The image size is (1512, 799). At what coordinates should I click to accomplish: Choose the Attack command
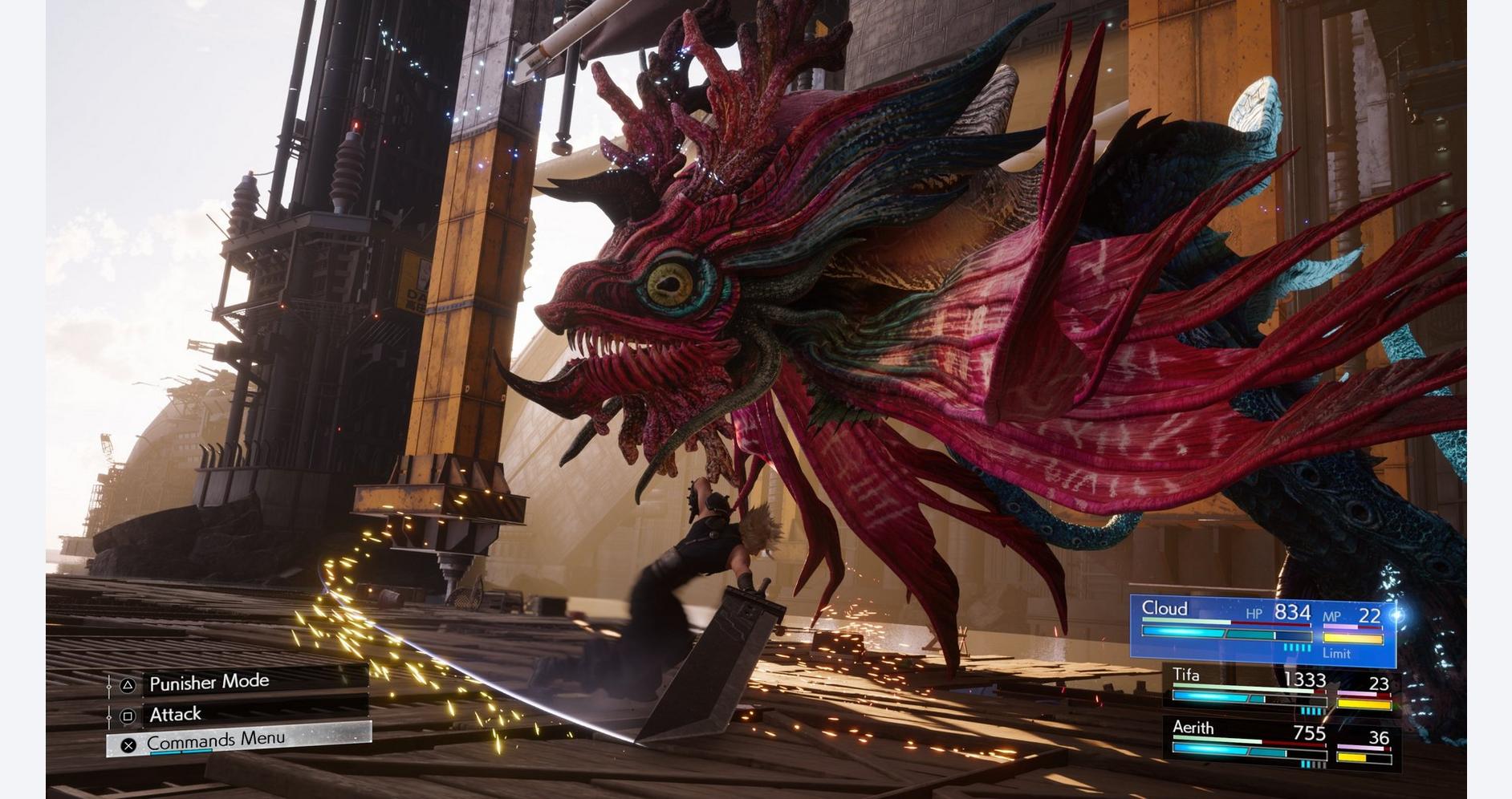[176, 714]
